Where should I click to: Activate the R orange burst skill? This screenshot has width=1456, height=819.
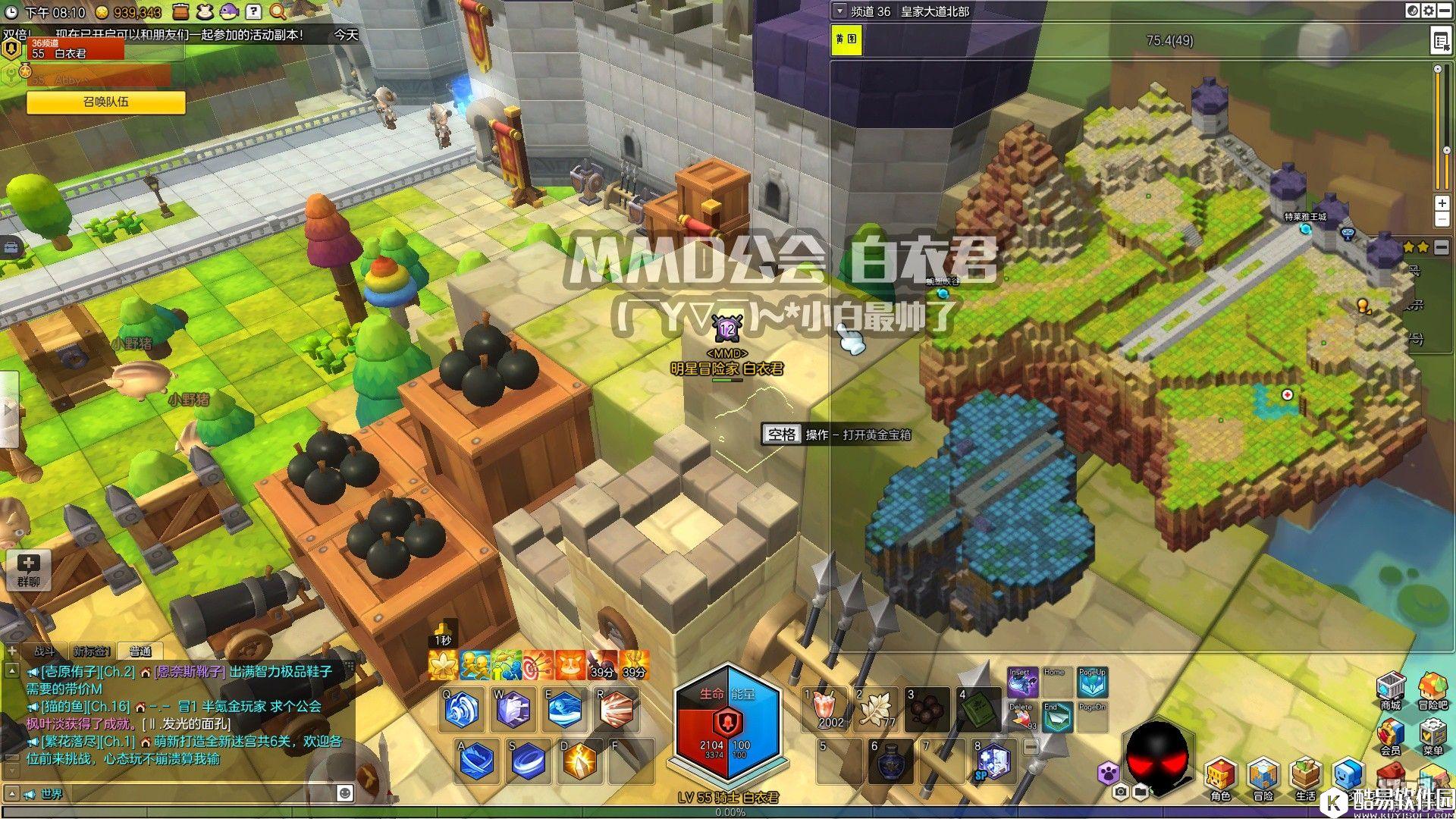[615, 711]
